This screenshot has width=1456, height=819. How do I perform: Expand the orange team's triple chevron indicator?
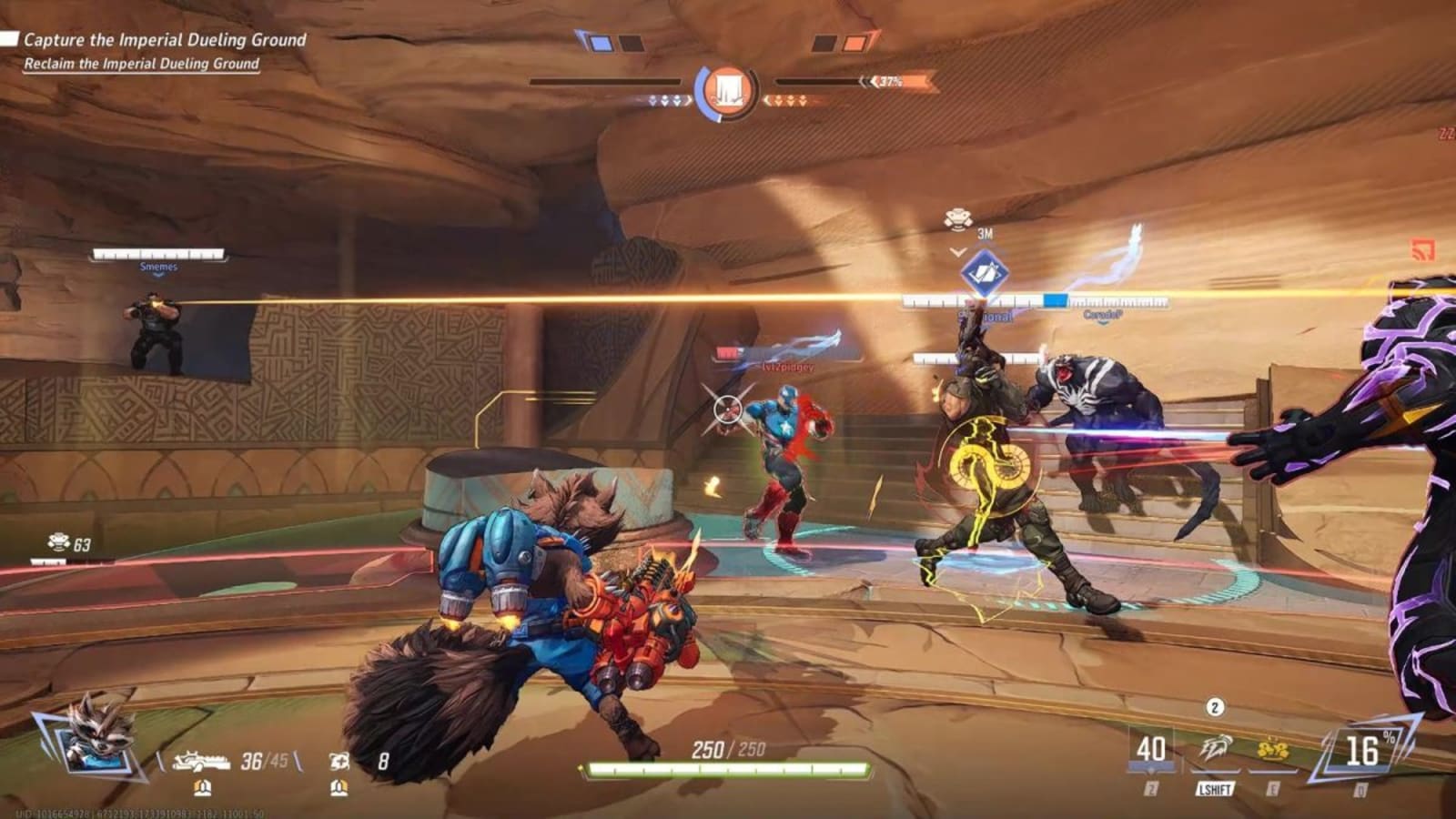[791, 101]
